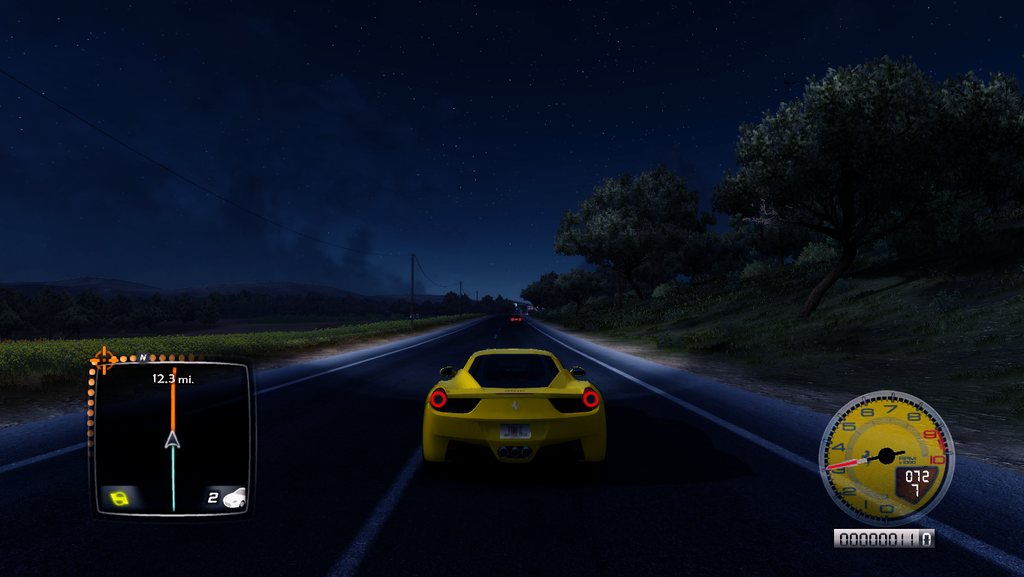This screenshot has width=1024, height=577.
Task: Open the GPS minimap
Action: pyautogui.click(x=171, y=438)
